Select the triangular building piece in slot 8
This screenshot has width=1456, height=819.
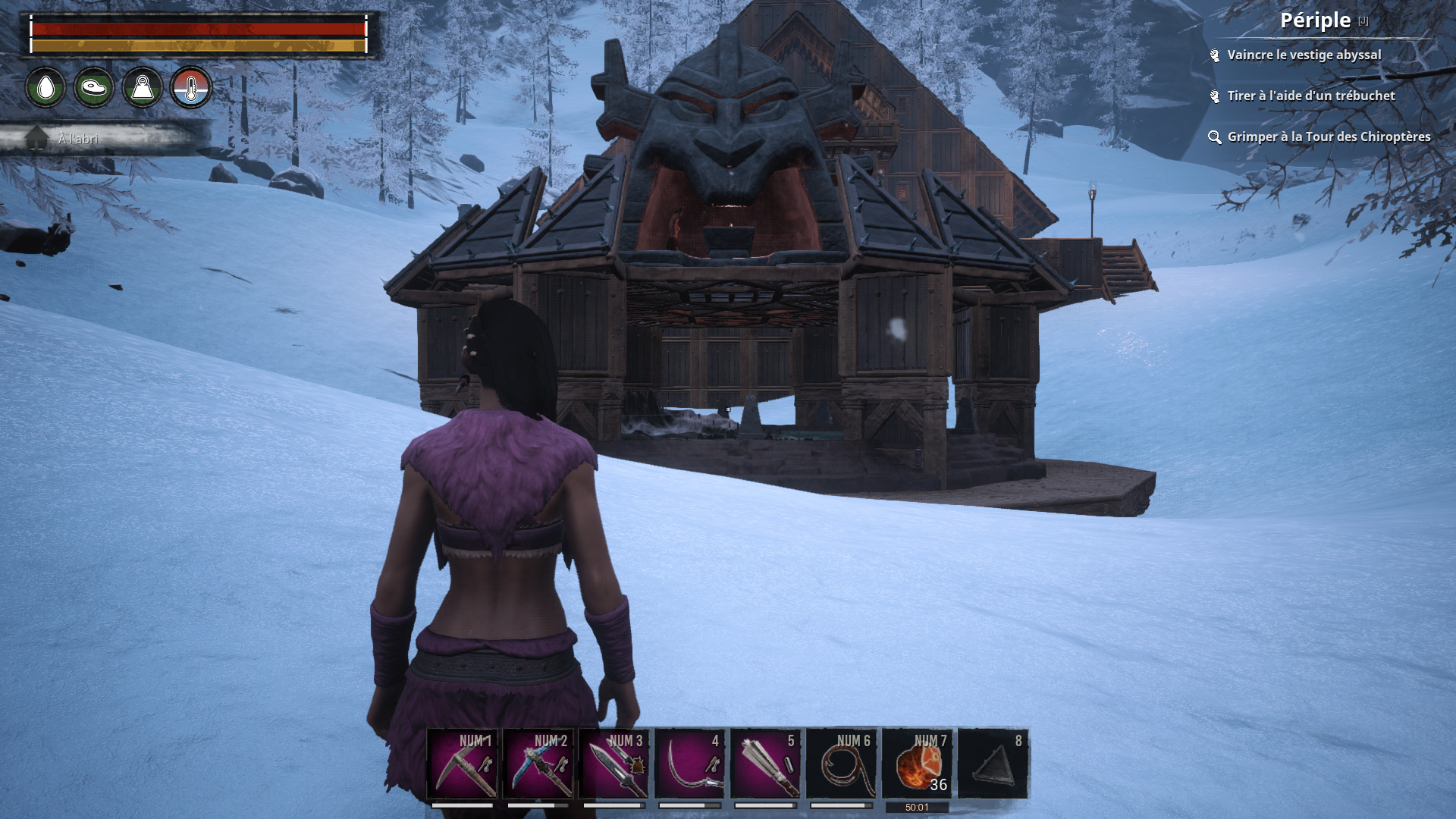pos(993,764)
